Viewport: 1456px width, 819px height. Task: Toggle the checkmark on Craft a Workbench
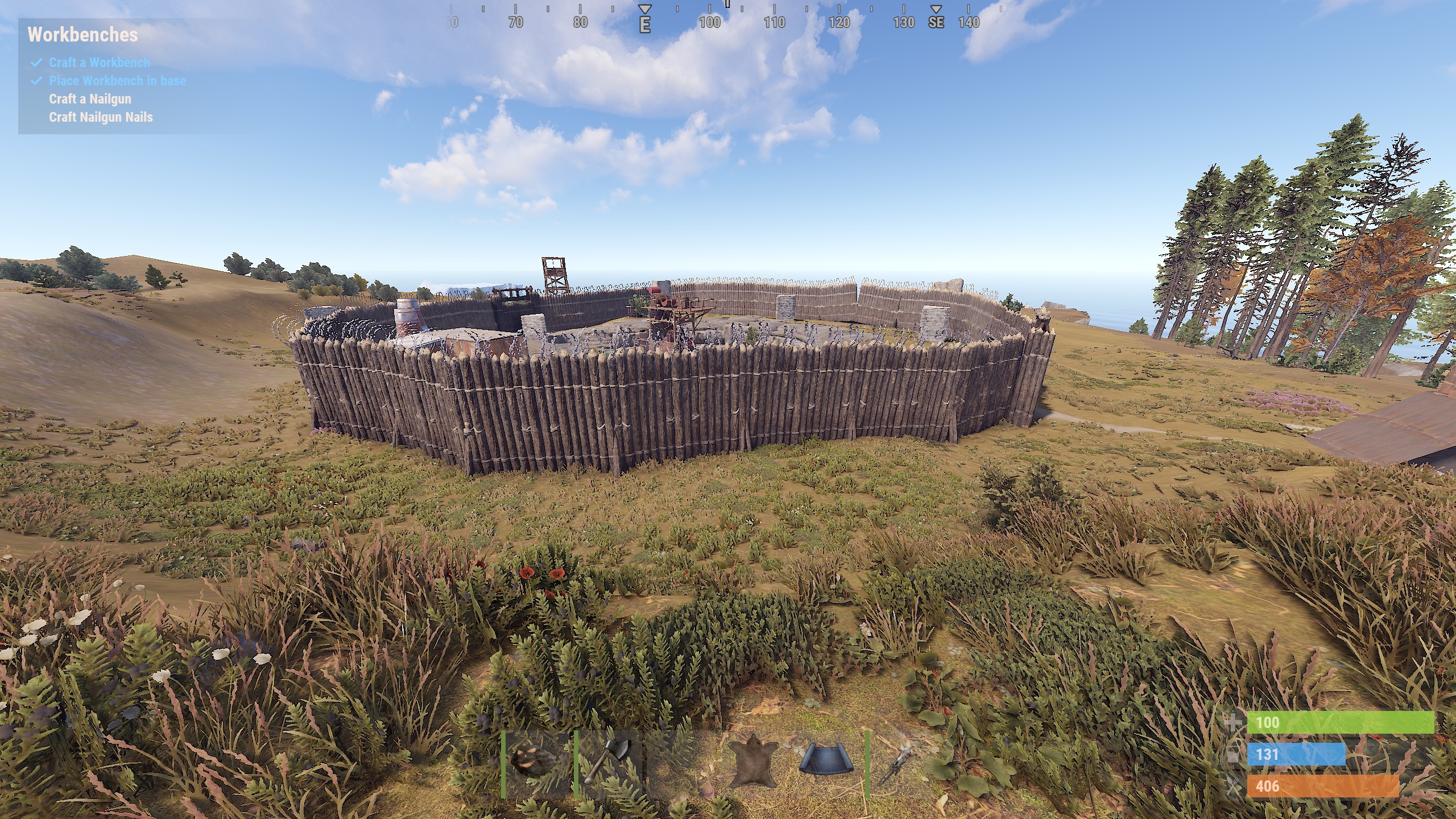click(x=38, y=63)
